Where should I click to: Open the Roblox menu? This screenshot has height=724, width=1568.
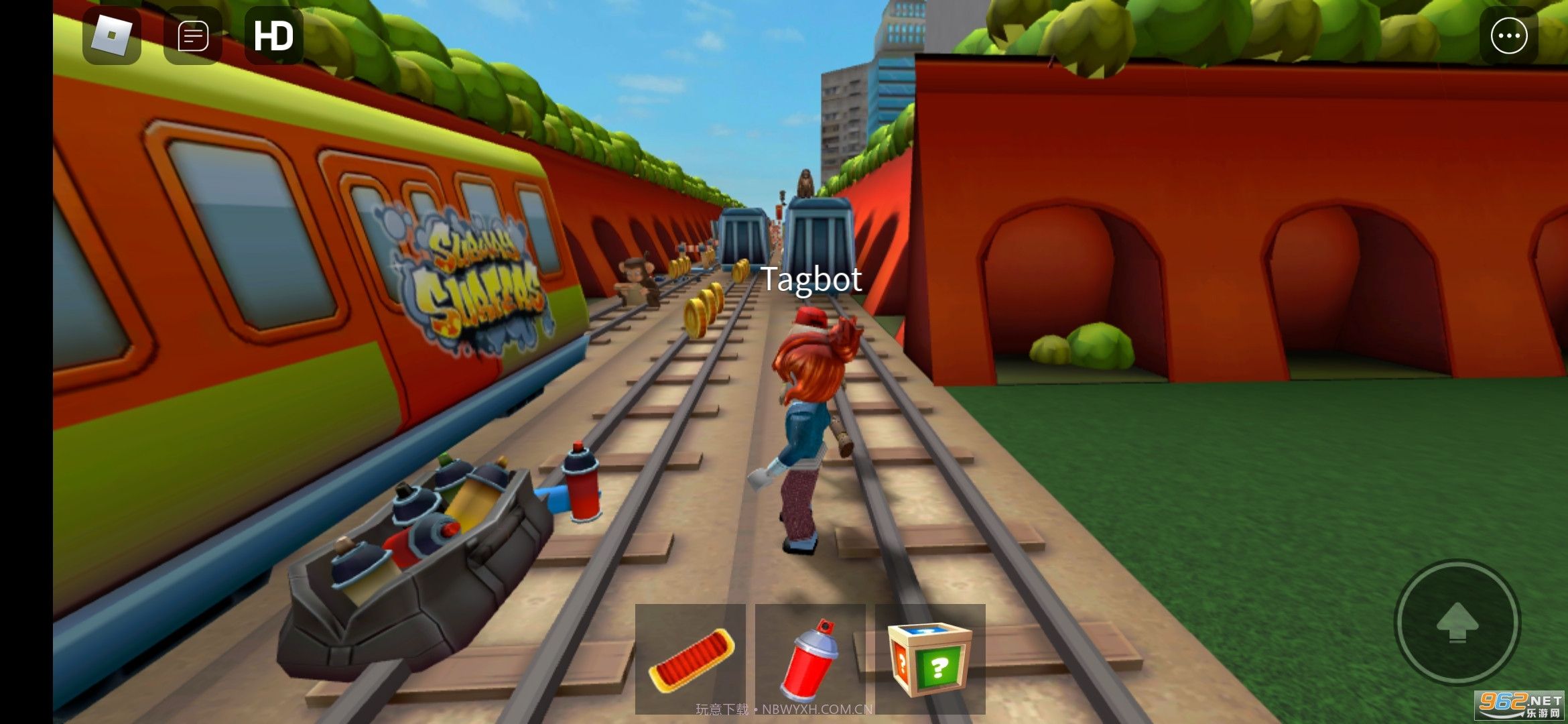point(111,37)
